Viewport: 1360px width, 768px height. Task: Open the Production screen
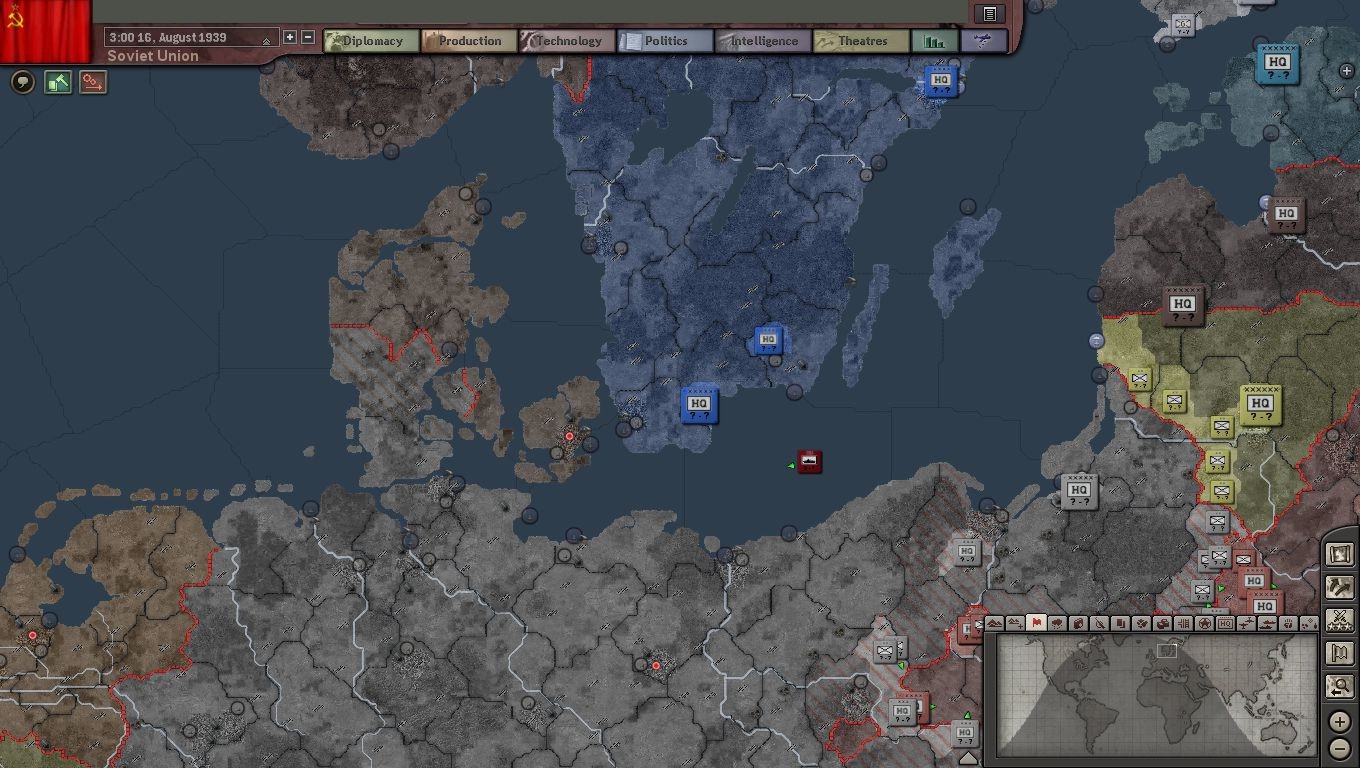(x=469, y=41)
